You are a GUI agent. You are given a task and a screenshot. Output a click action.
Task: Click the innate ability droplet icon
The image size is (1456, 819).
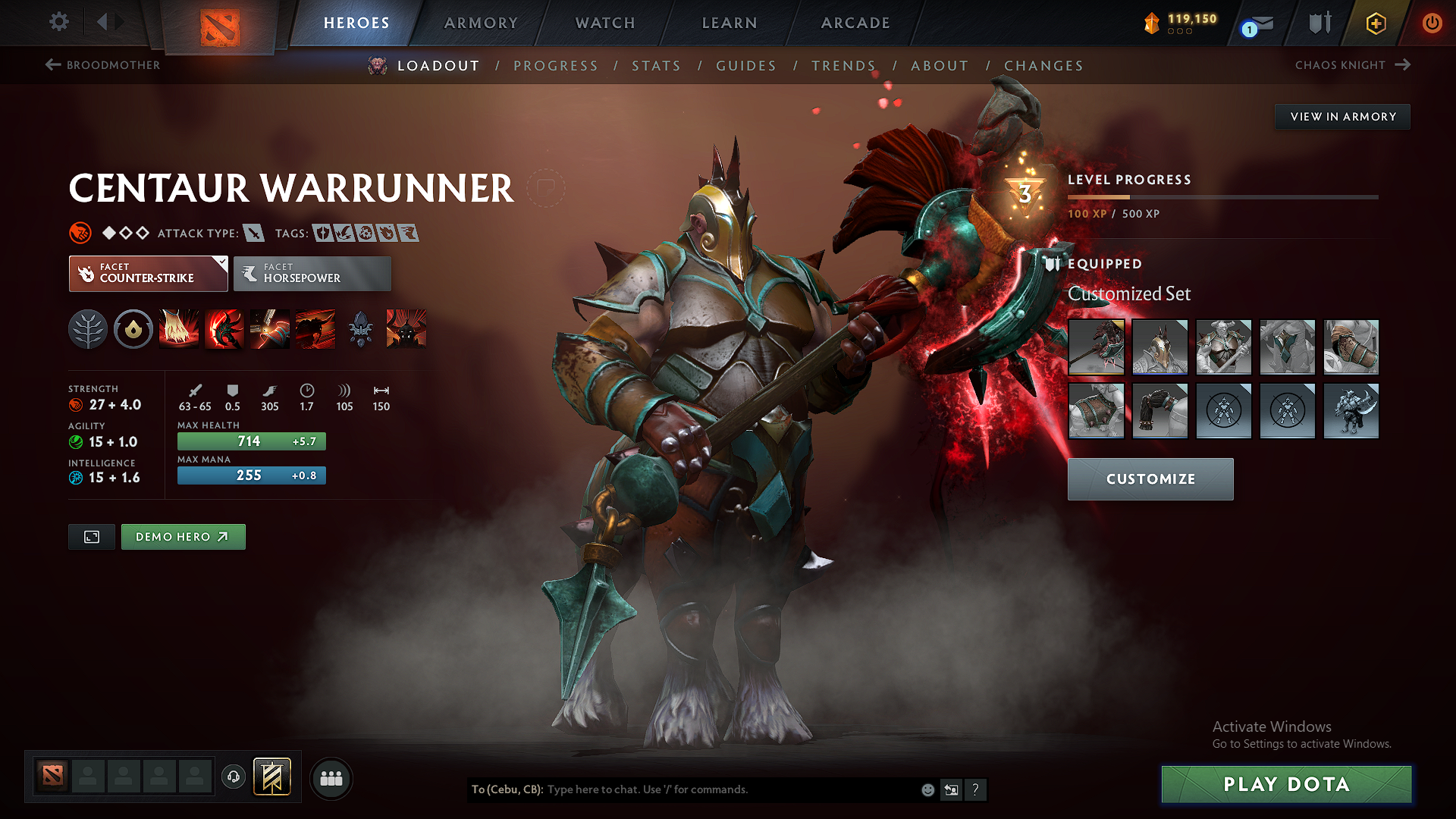(x=133, y=329)
